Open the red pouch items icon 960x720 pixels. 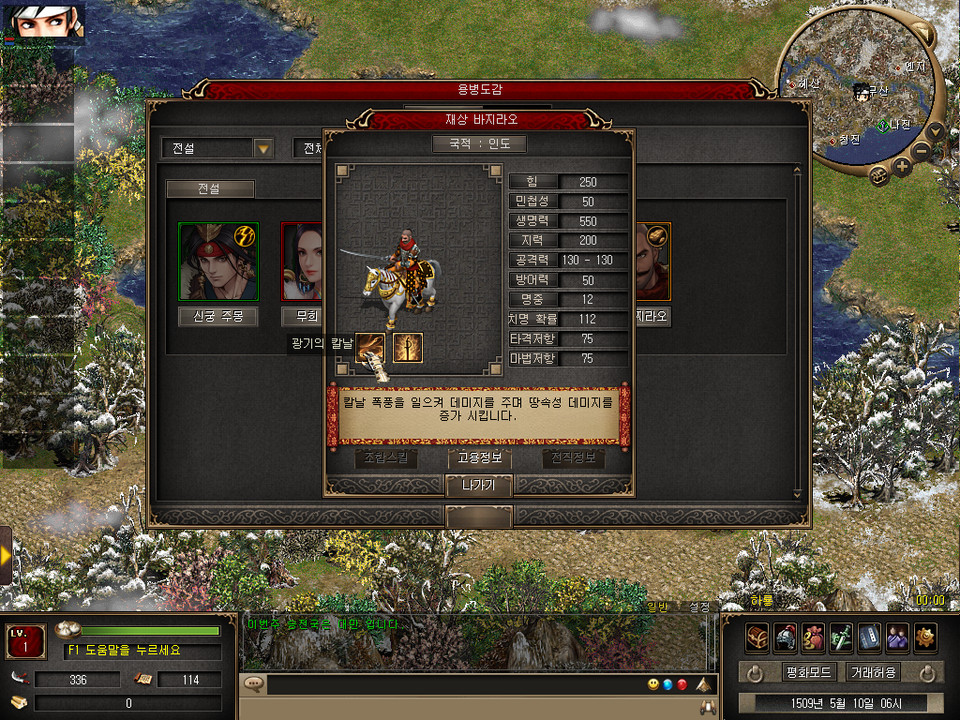pos(814,636)
